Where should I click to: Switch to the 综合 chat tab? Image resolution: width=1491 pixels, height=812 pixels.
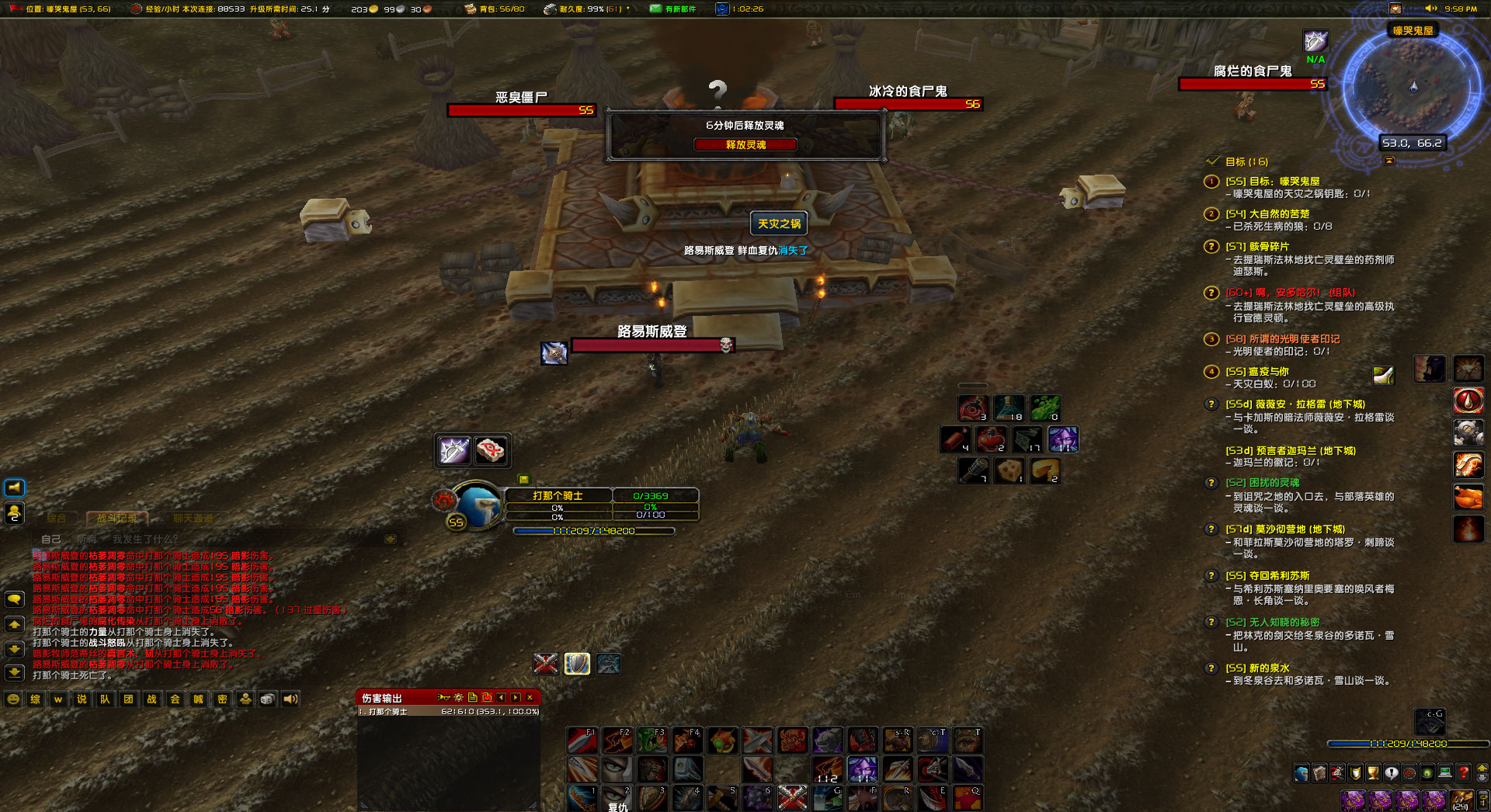[x=57, y=519]
